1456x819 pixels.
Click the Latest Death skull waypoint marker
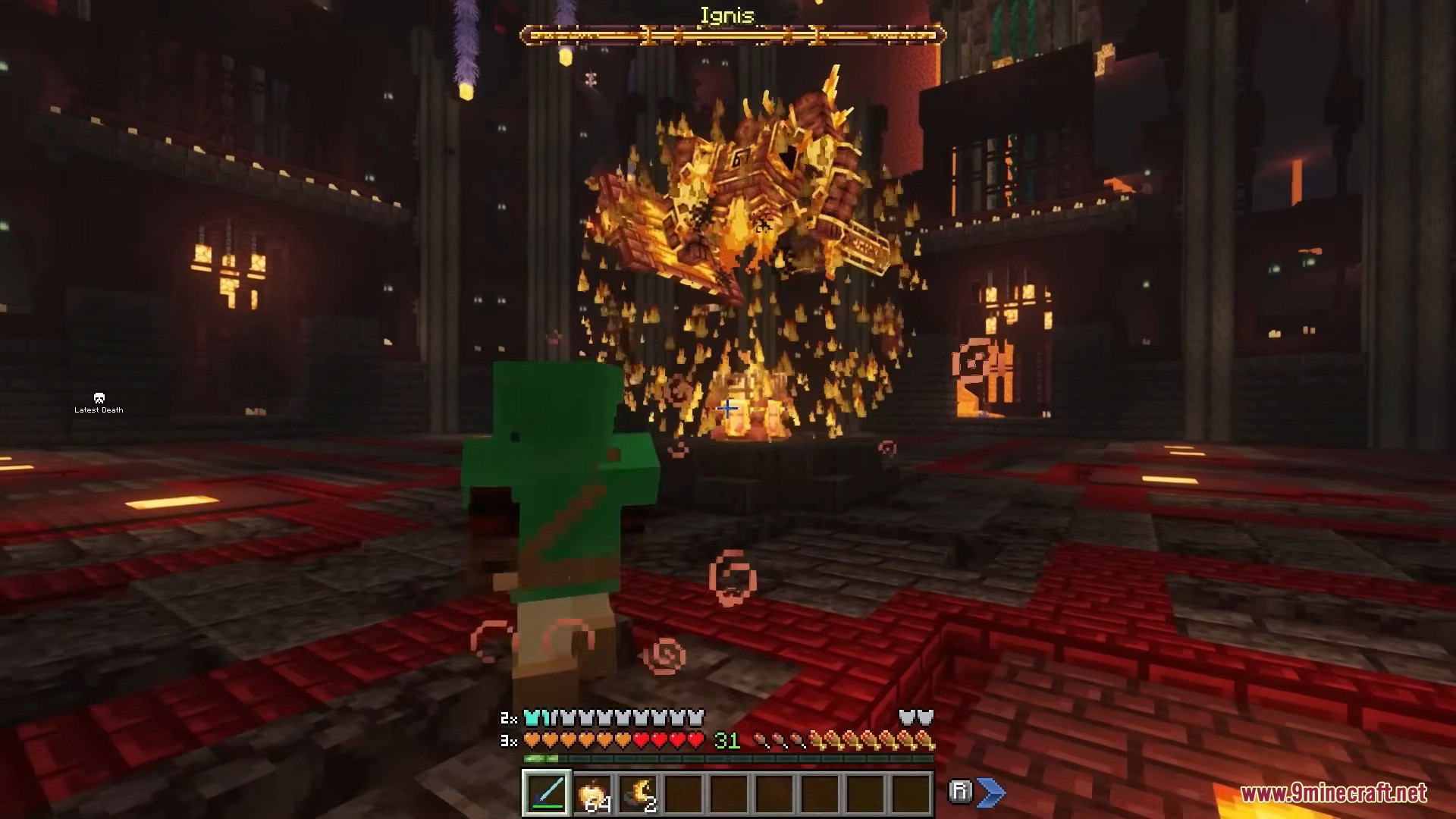click(x=99, y=398)
